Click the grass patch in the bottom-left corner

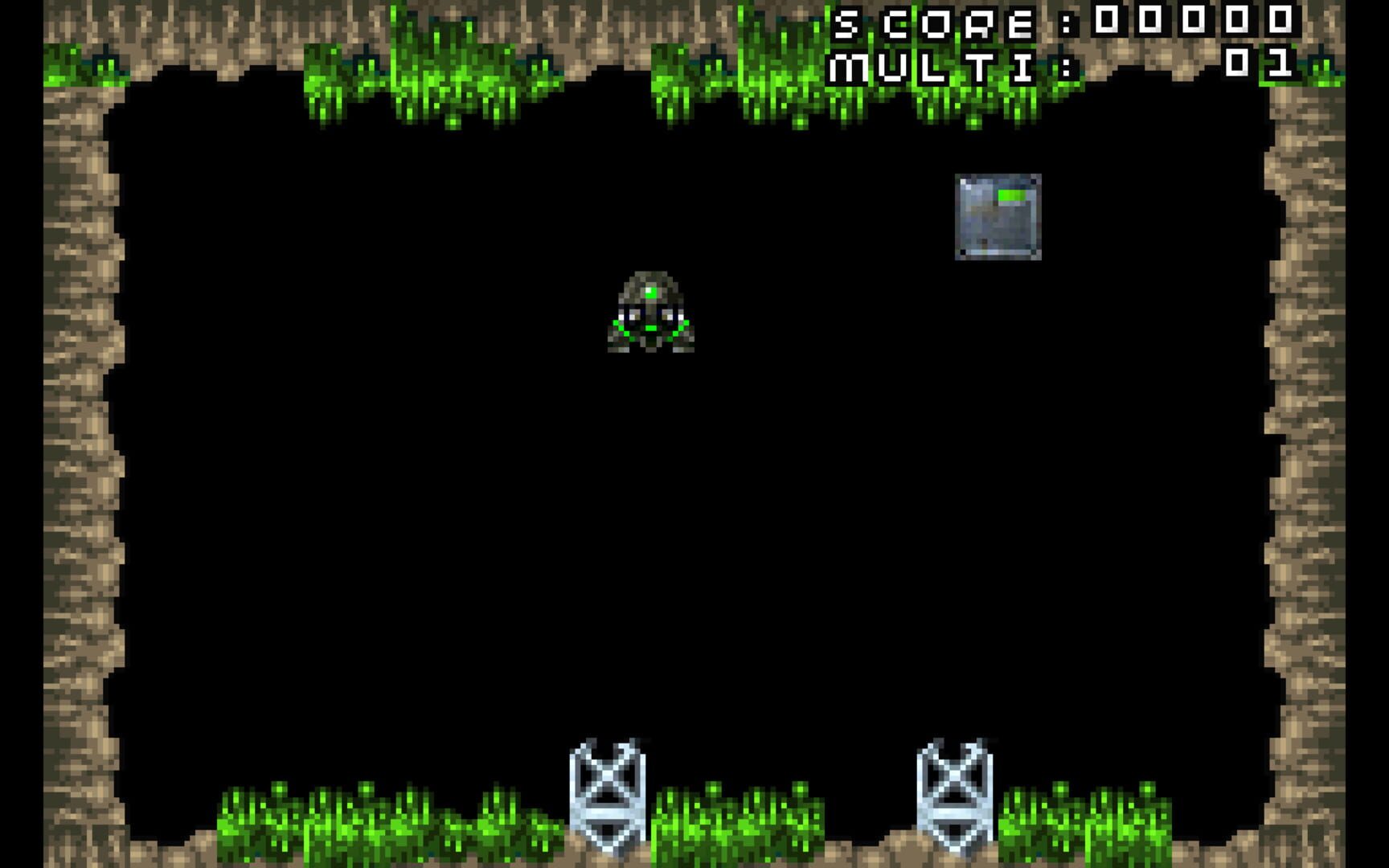(x=281, y=820)
